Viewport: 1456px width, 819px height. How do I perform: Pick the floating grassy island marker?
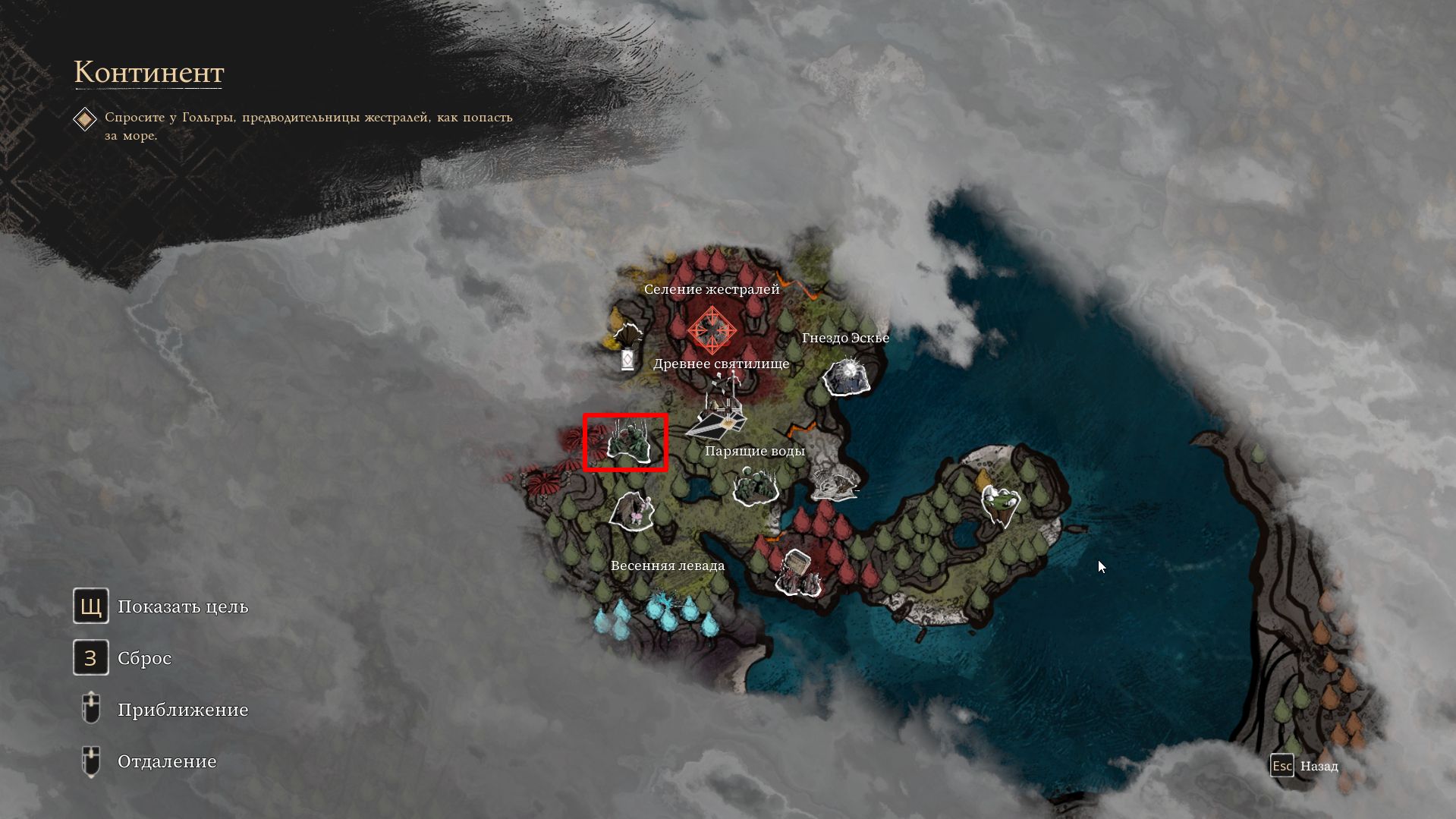pyautogui.click(x=1001, y=504)
